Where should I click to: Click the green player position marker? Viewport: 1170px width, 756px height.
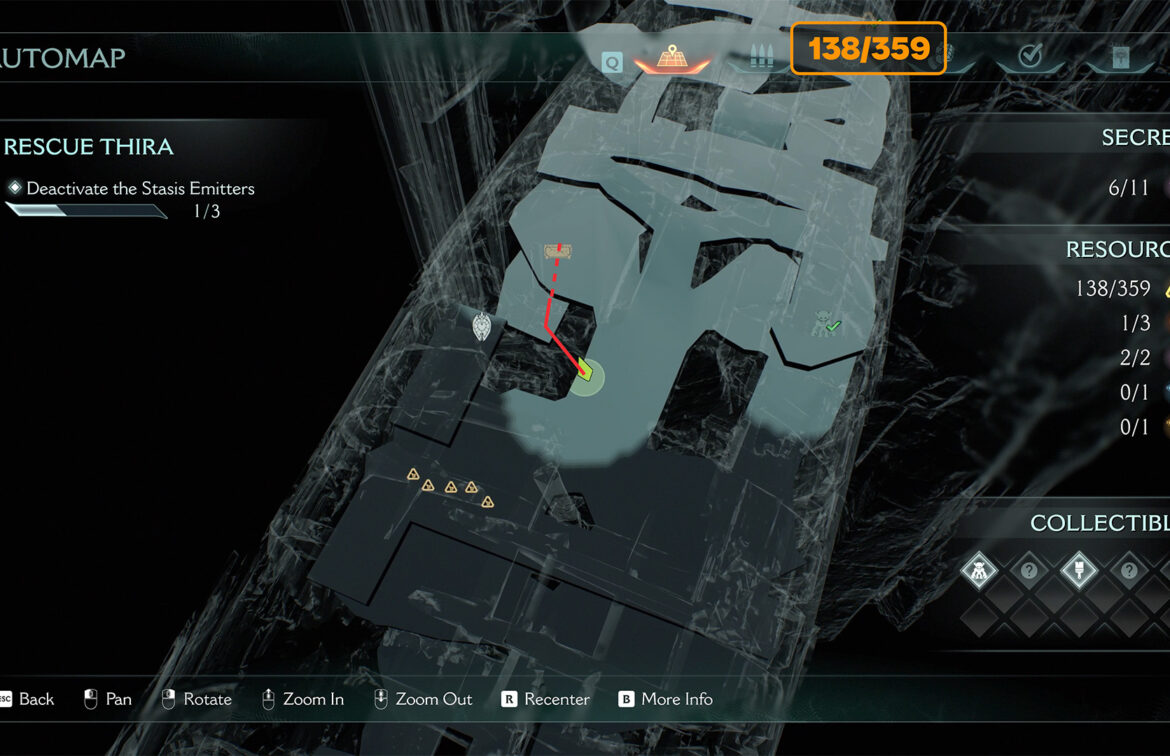tap(586, 374)
